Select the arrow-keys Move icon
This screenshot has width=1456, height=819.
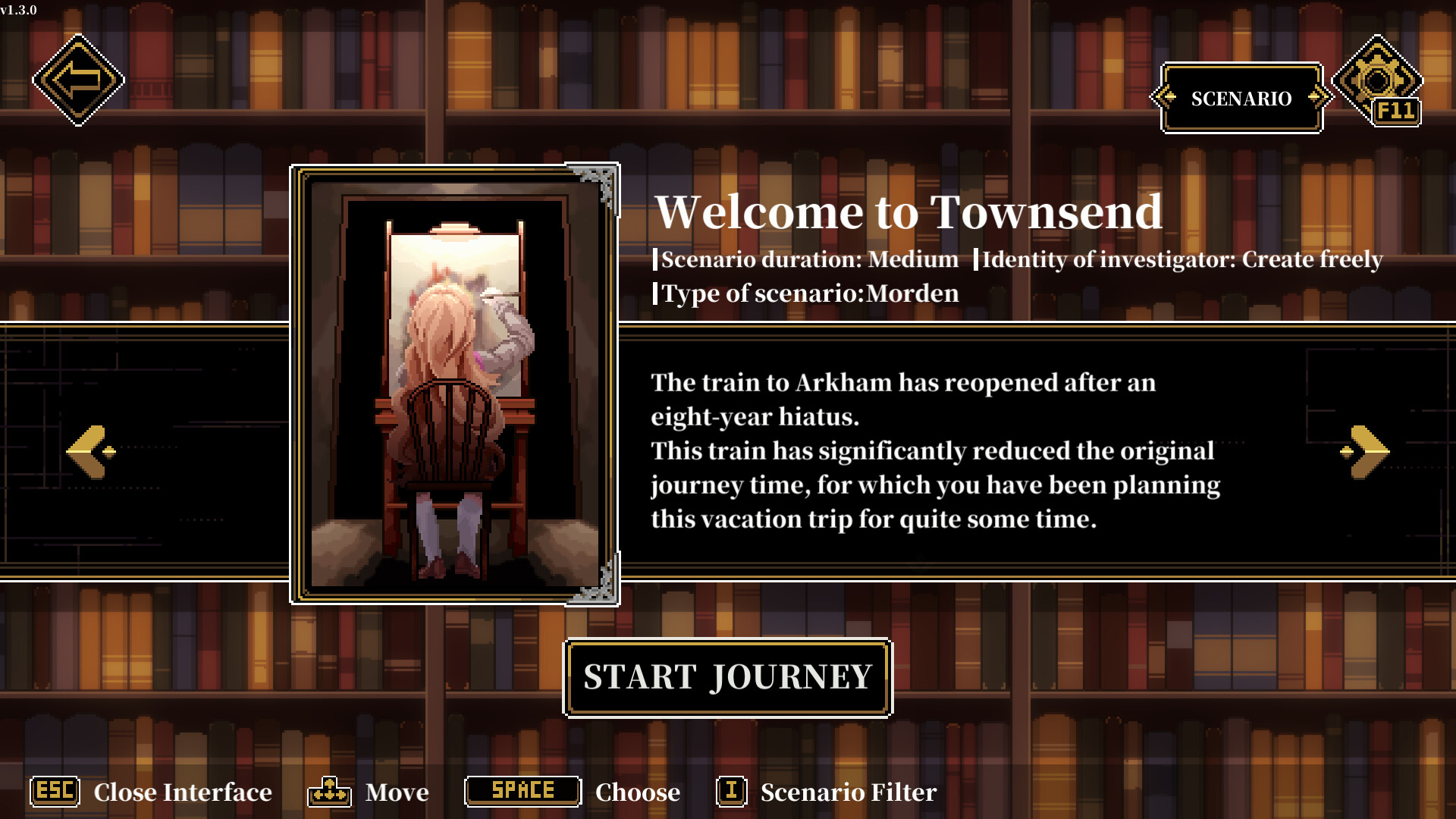coord(329,792)
